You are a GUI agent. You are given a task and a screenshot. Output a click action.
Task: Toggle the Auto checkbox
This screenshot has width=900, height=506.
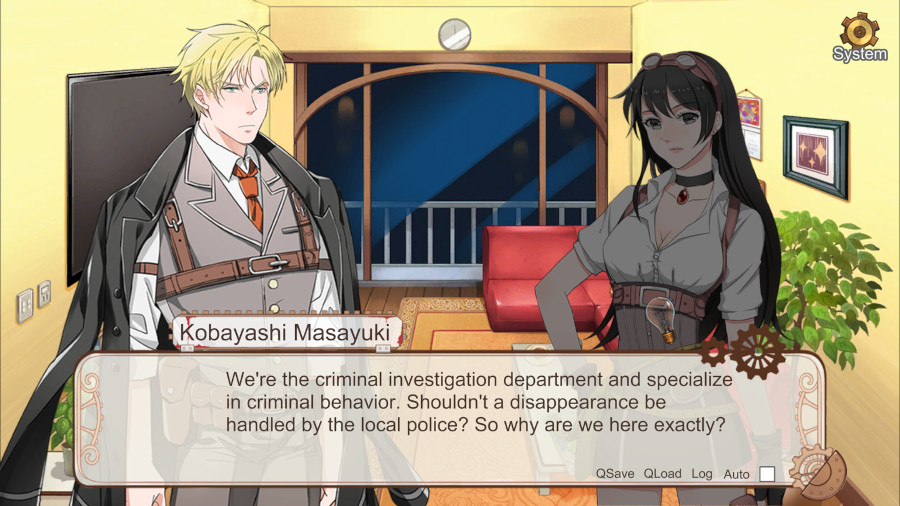tap(767, 474)
